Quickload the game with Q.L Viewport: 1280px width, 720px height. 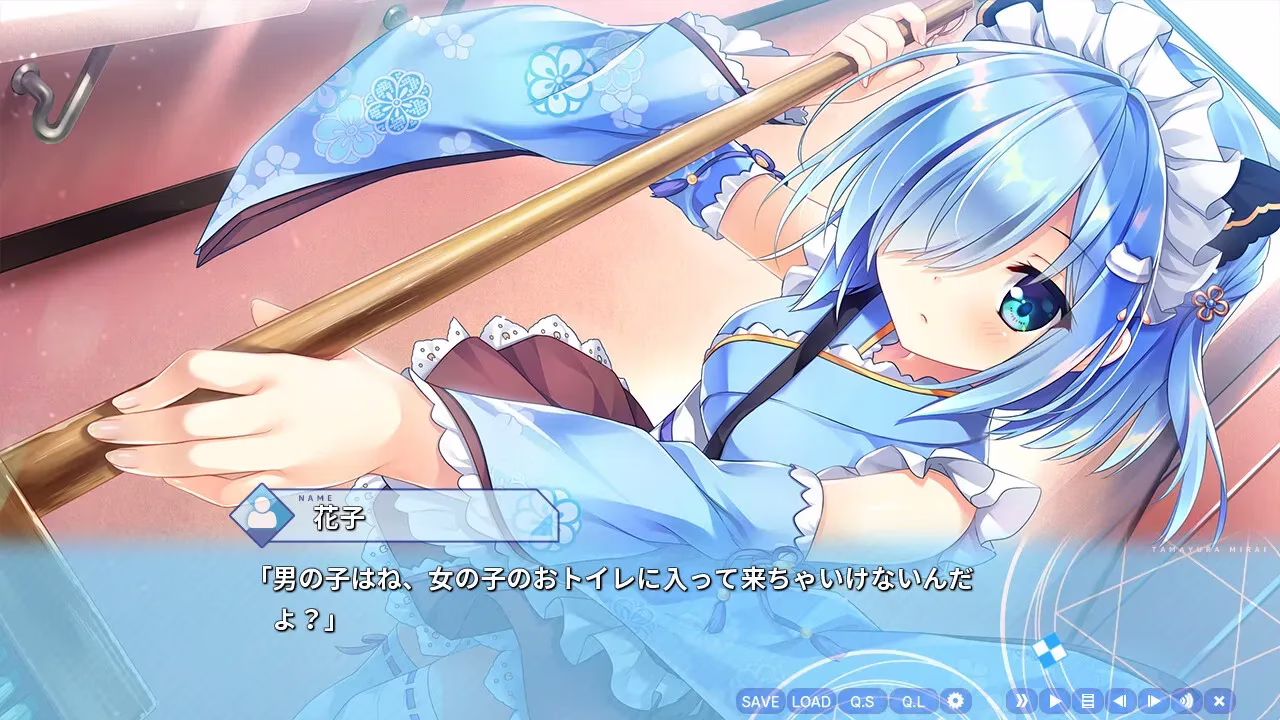click(912, 703)
